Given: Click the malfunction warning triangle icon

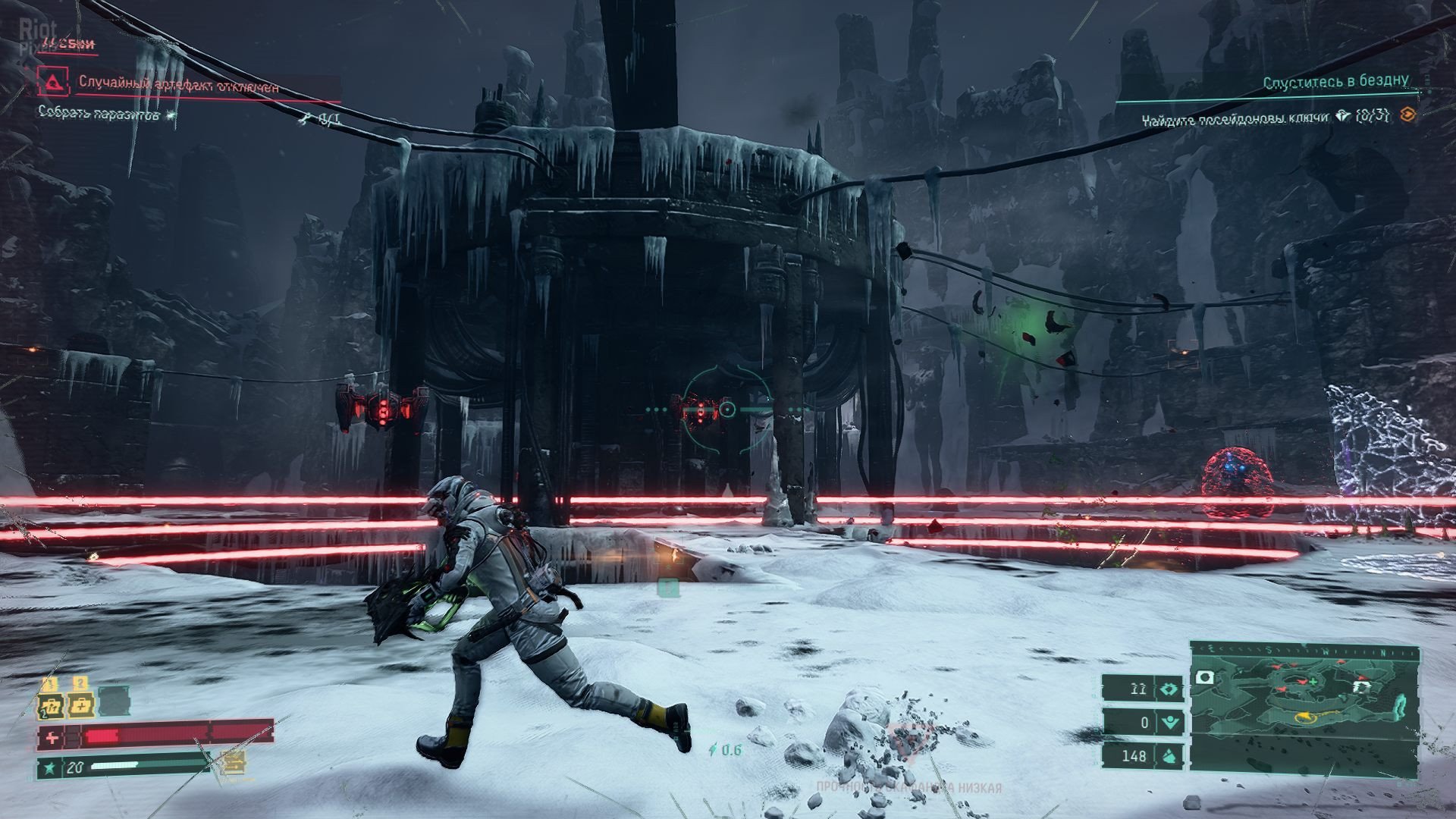Looking at the screenshot, I should point(57,81).
